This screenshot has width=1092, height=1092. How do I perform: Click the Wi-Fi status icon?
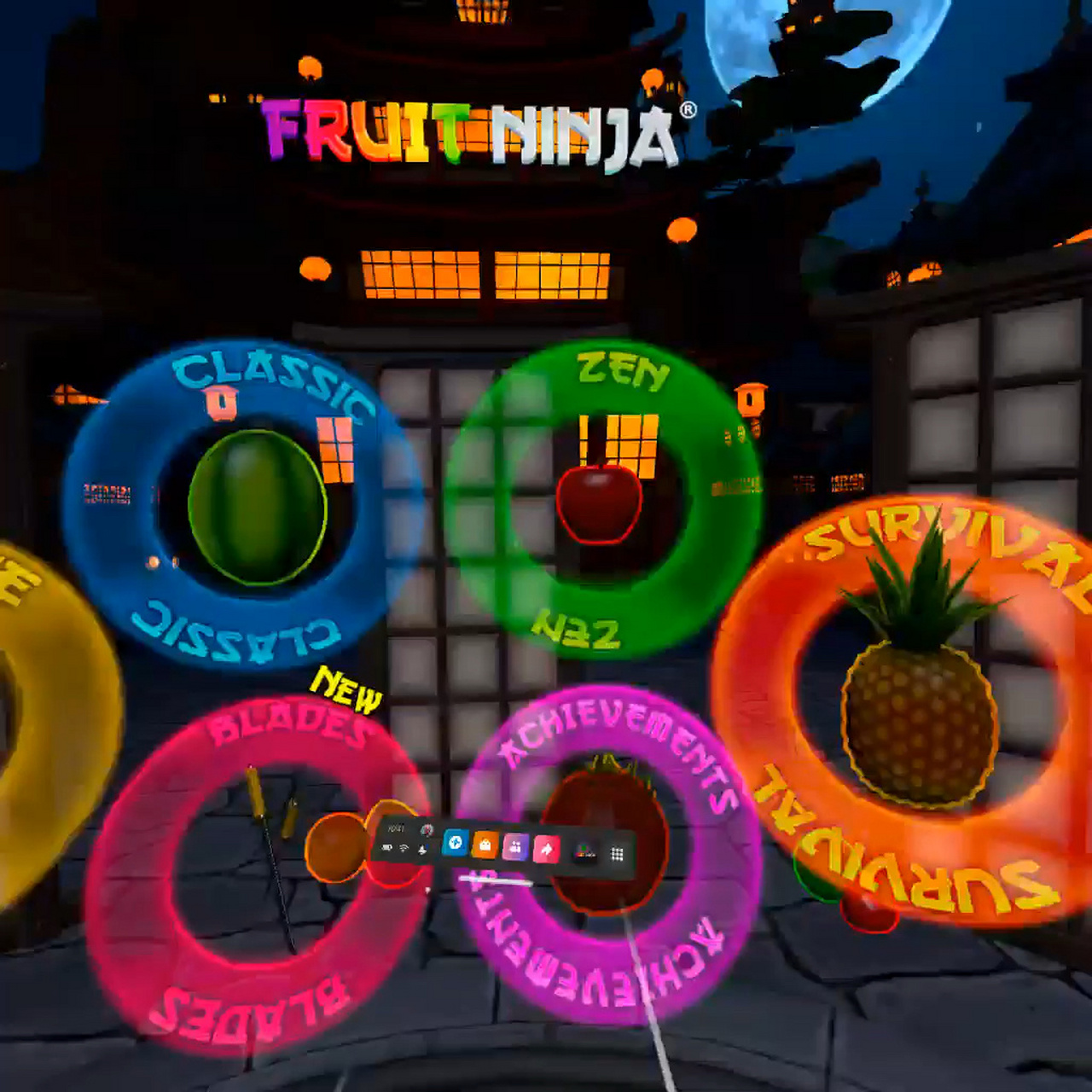pyautogui.click(x=402, y=848)
